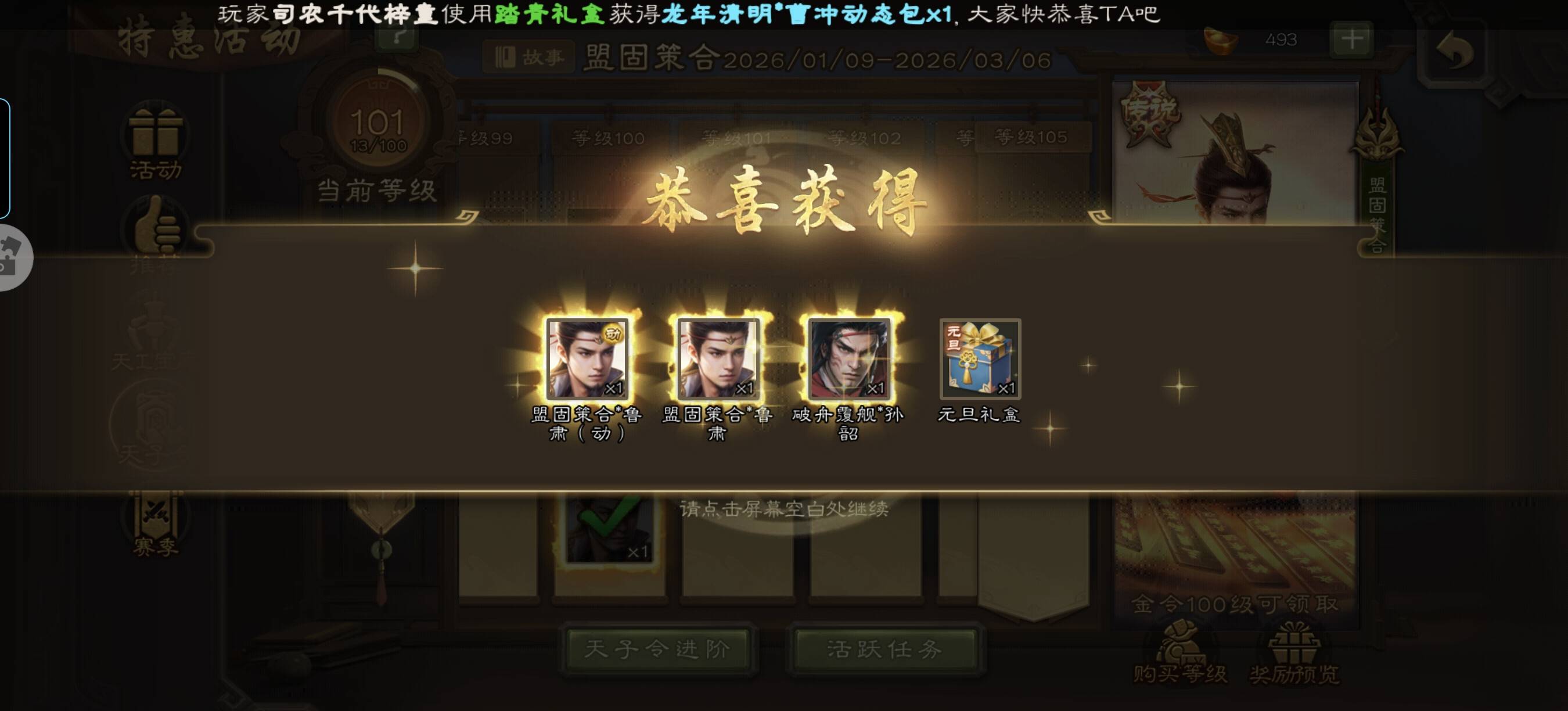Click the 请点击屏幕空白处继续 prompt to continue

tap(783, 509)
